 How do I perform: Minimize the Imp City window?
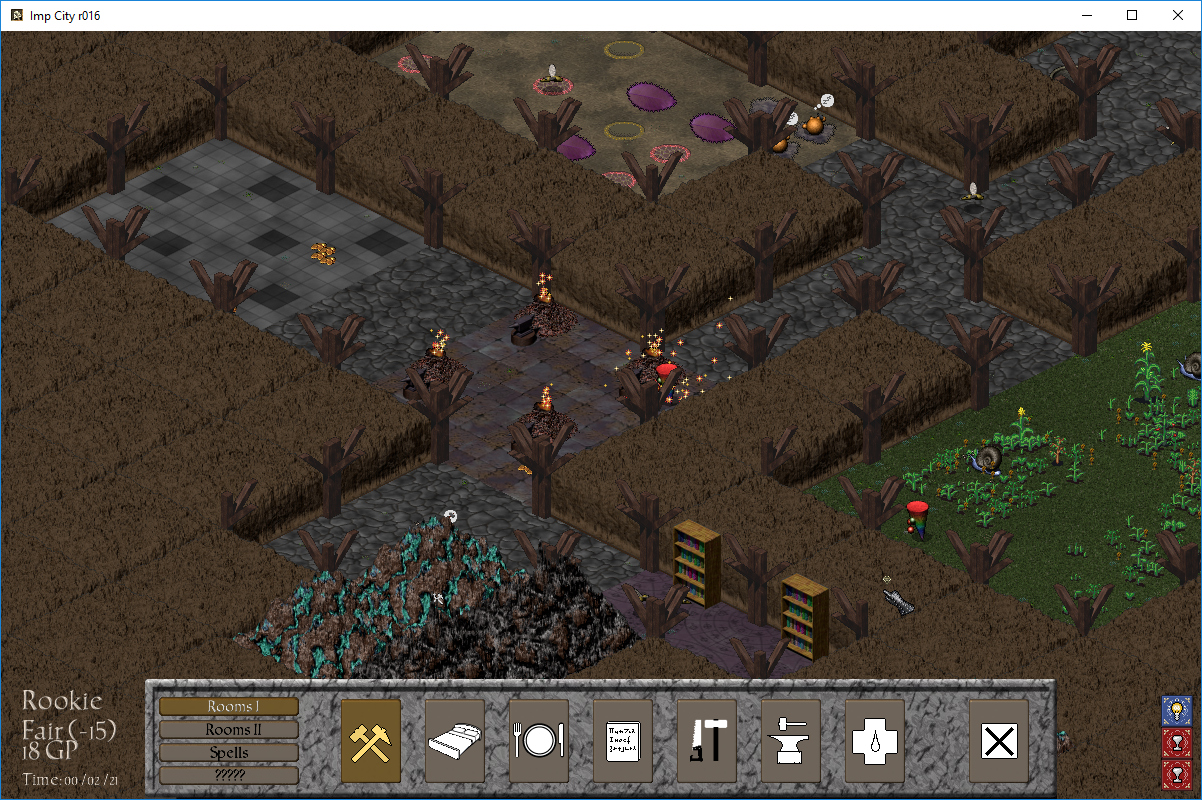tap(1086, 15)
